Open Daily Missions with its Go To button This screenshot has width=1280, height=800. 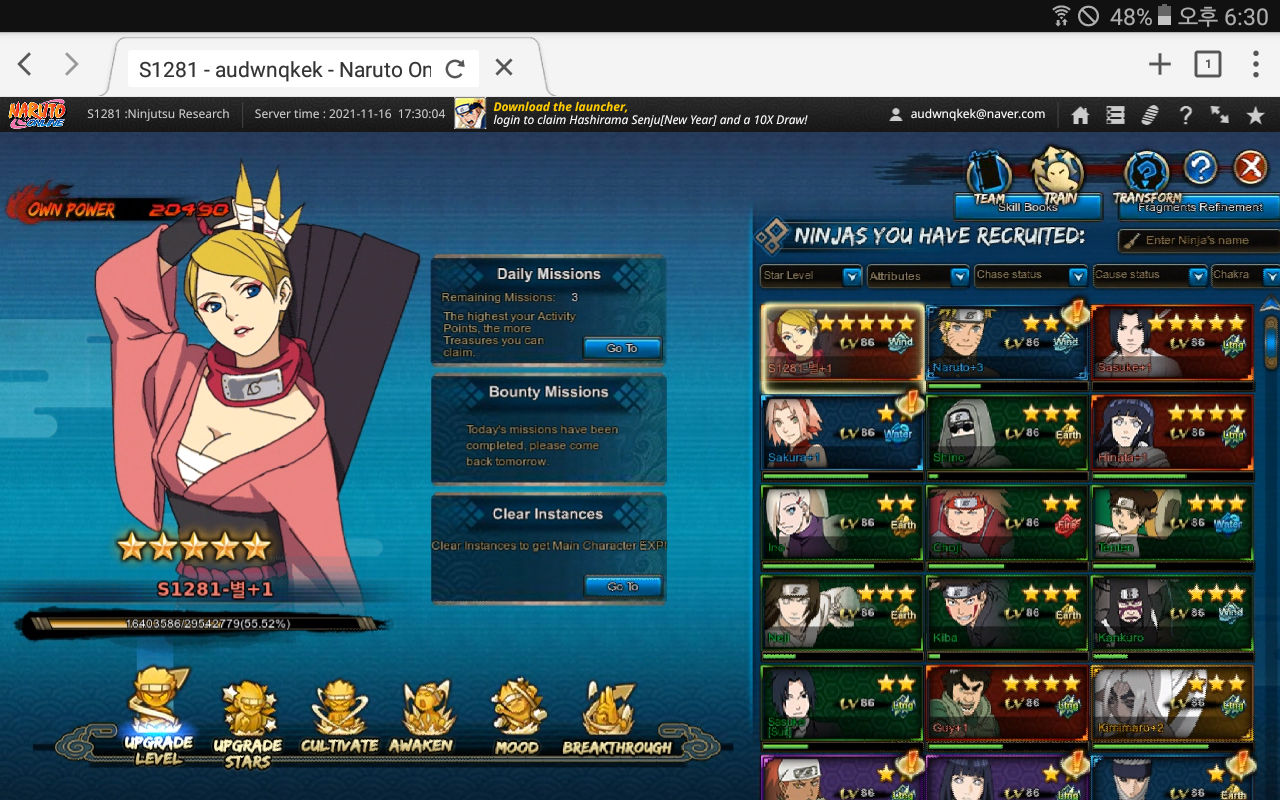click(x=622, y=348)
